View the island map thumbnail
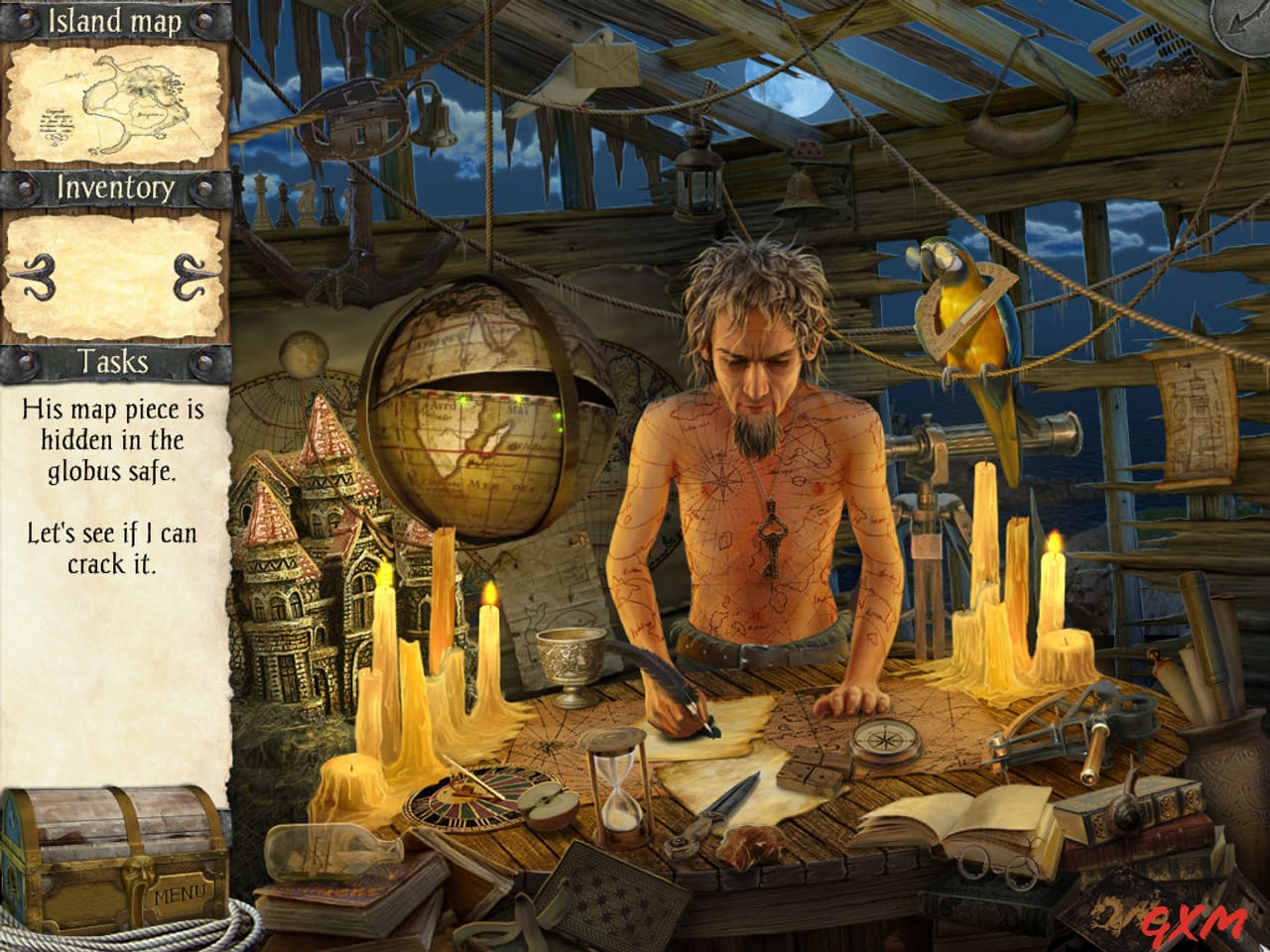The width and height of the screenshot is (1270, 952). [x=114, y=99]
